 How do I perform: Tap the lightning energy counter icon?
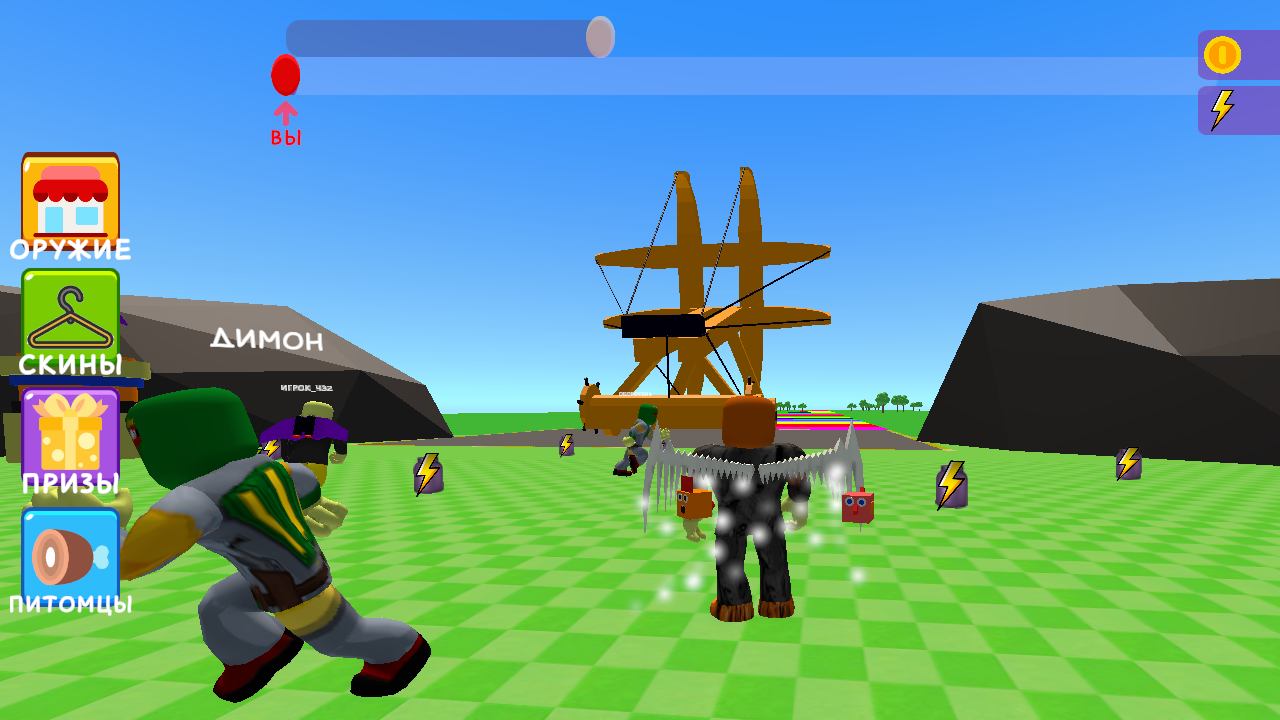(x=1222, y=109)
